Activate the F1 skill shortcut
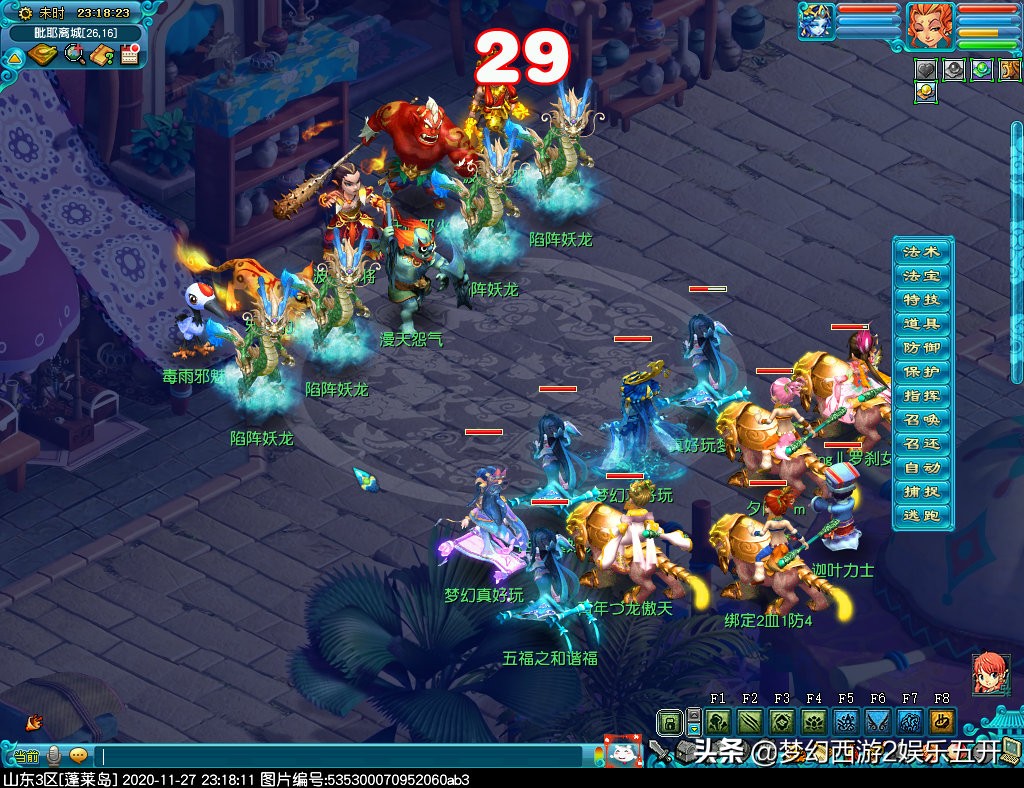The width and height of the screenshot is (1024, 788). [718, 722]
